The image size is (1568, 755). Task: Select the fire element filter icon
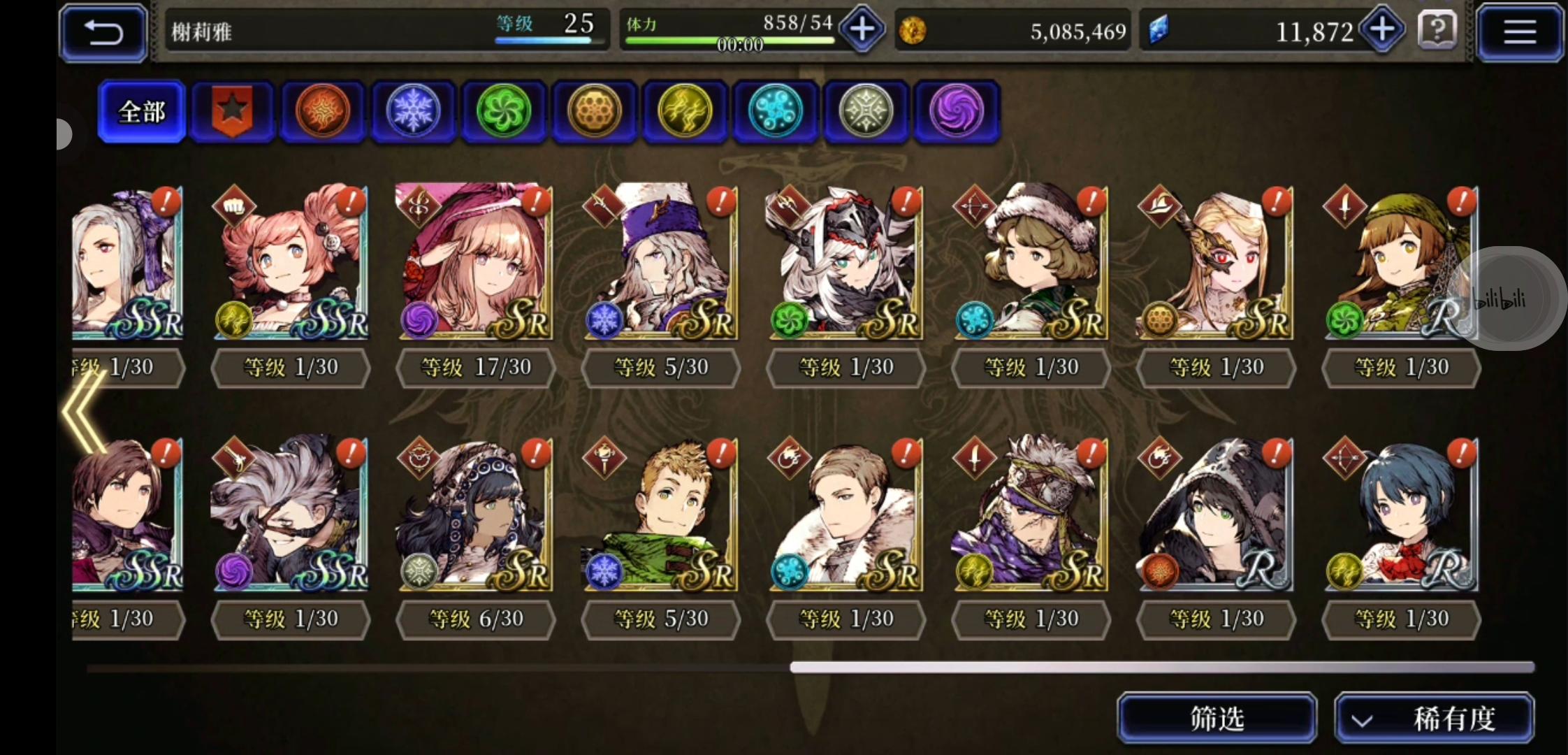[323, 112]
